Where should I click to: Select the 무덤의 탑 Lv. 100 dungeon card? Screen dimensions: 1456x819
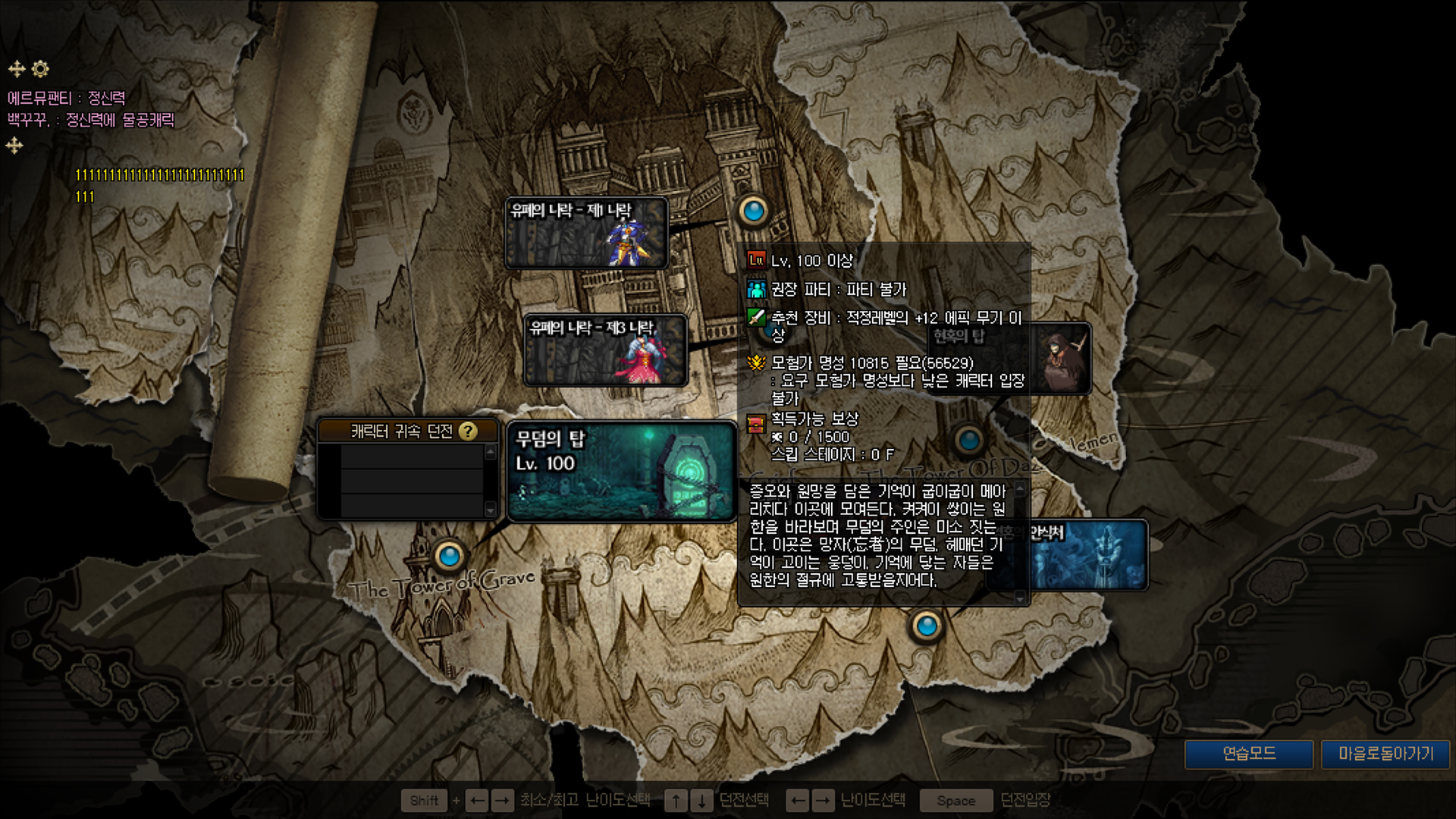tap(621, 472)
